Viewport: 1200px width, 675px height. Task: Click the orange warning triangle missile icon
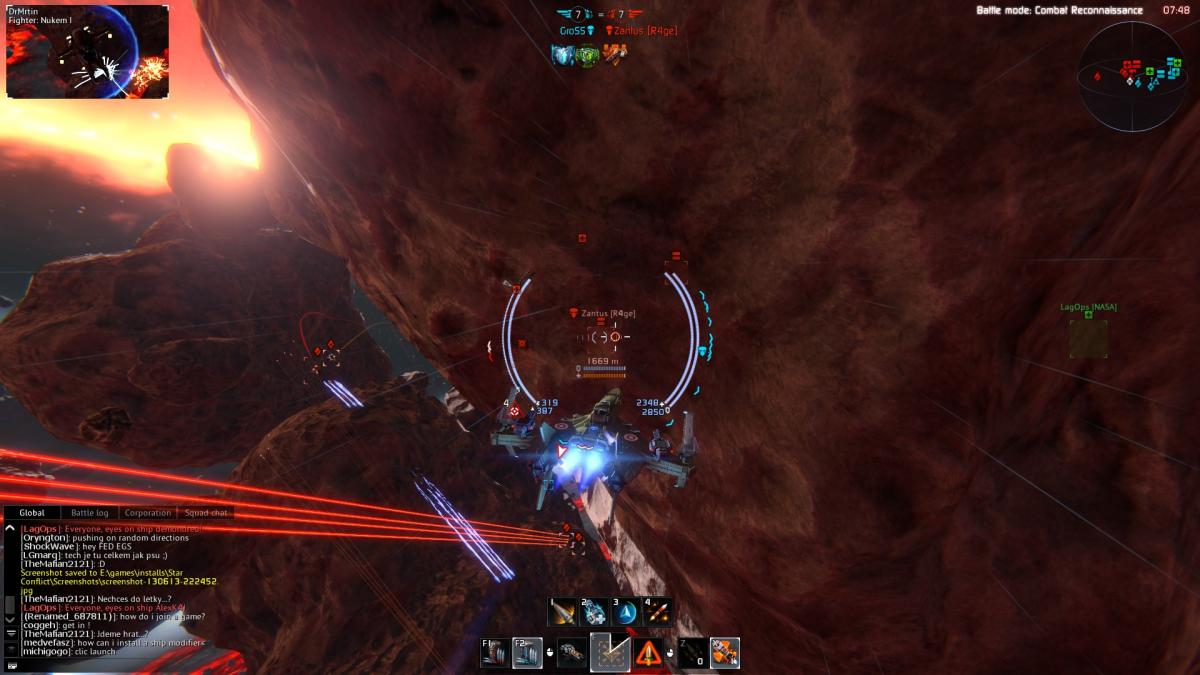coord(648,653)
